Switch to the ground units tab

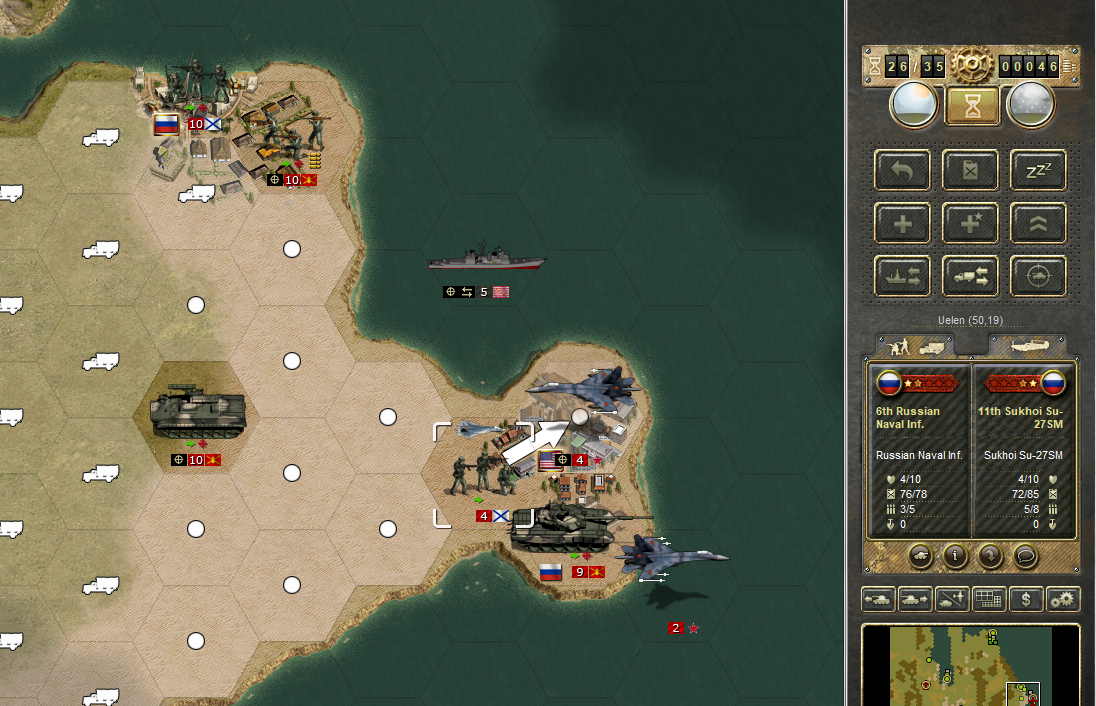coord(914,345)
